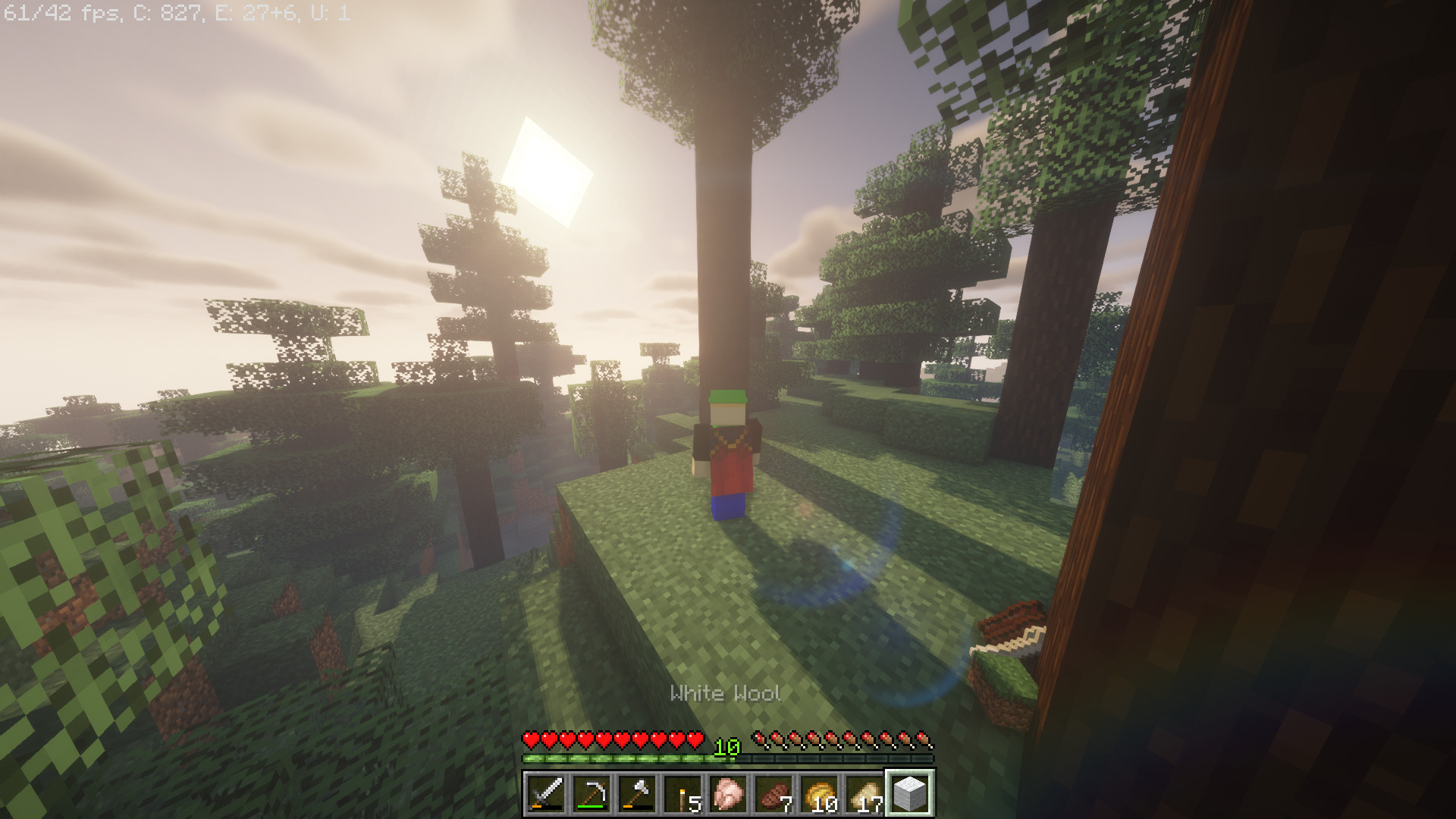Click the green XP level number 10
Viewport: 1456px width, 819px height.
pyautogui.click(x=726, y=747)
